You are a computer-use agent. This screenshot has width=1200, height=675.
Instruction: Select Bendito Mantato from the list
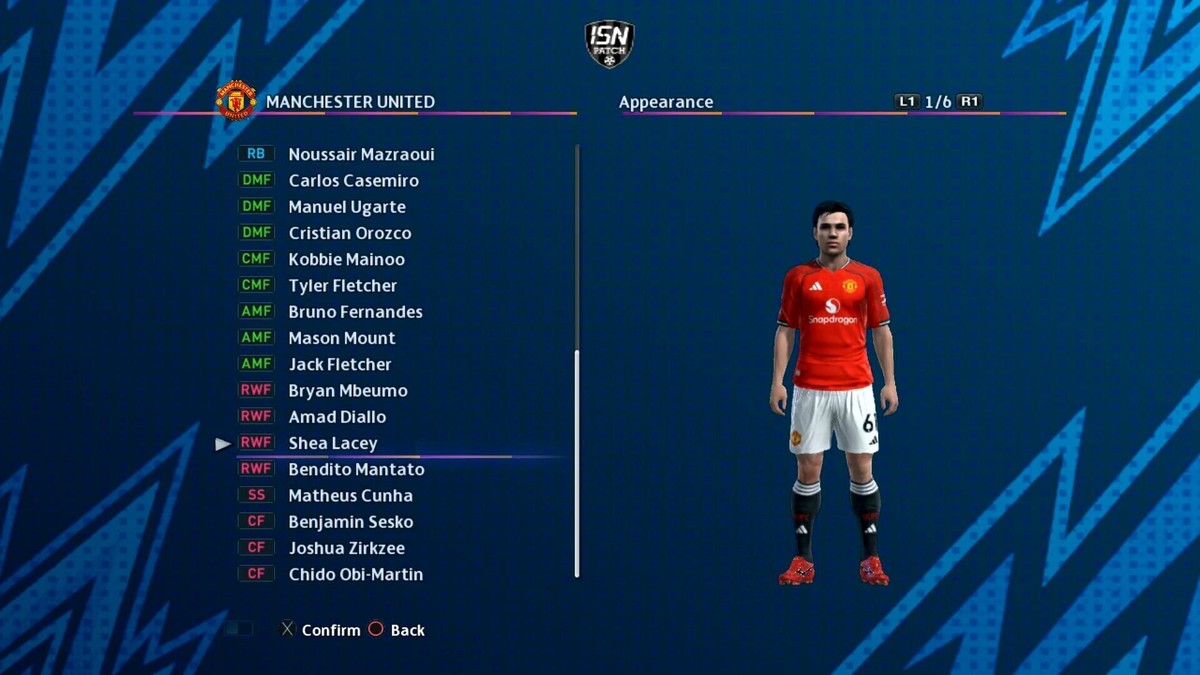click(356, 469)
